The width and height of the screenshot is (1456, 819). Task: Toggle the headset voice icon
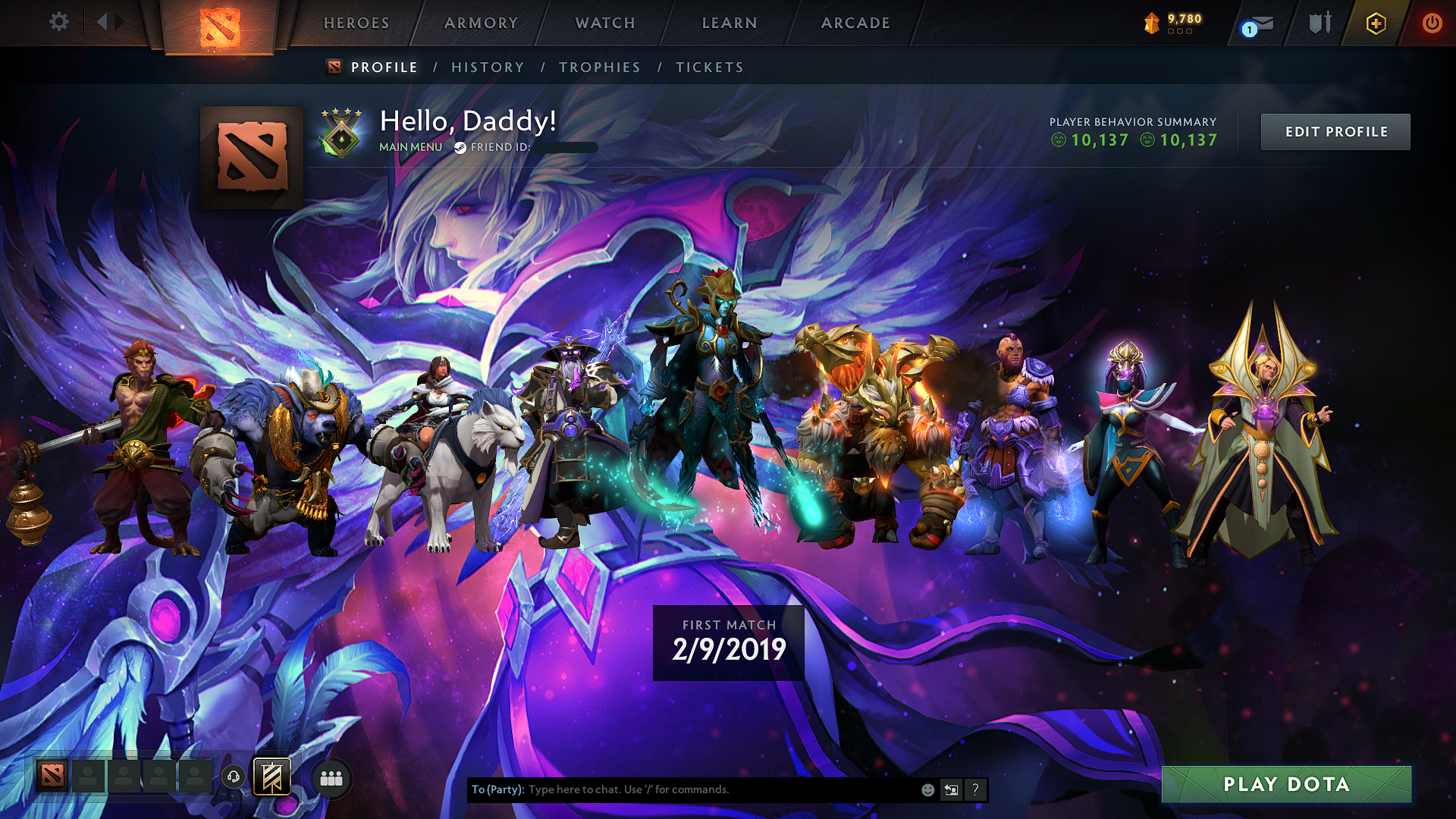pyautogui.click(x=234, y=775)
